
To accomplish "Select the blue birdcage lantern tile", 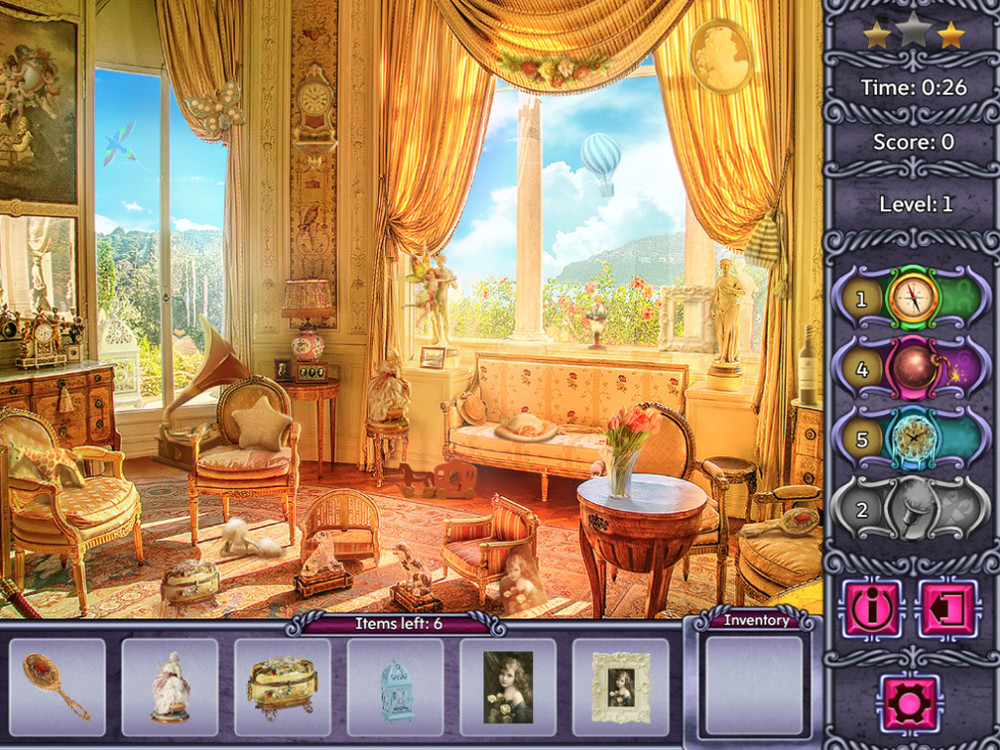I will 396,686.
